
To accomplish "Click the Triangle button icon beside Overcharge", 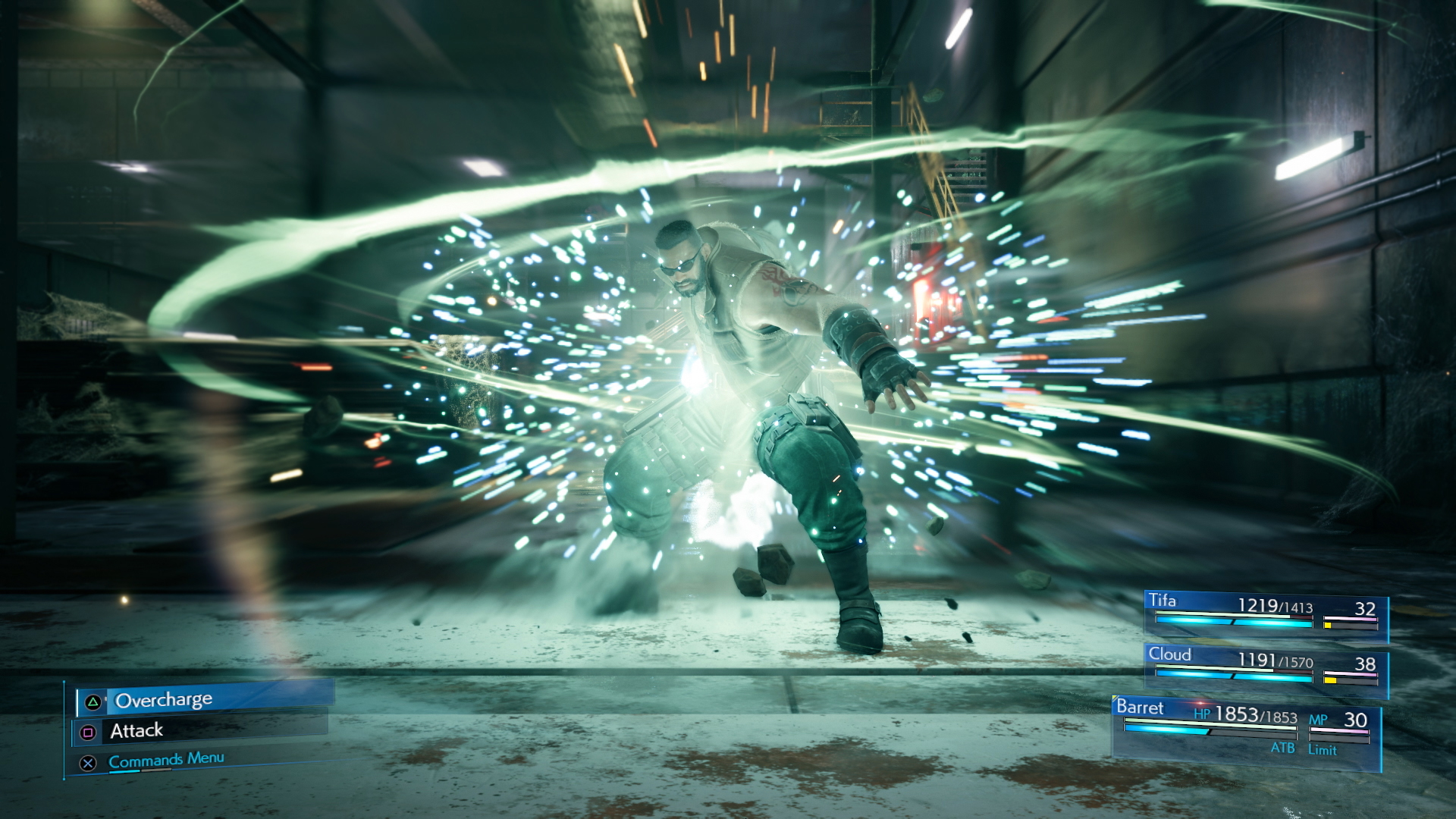I will 93,701.
